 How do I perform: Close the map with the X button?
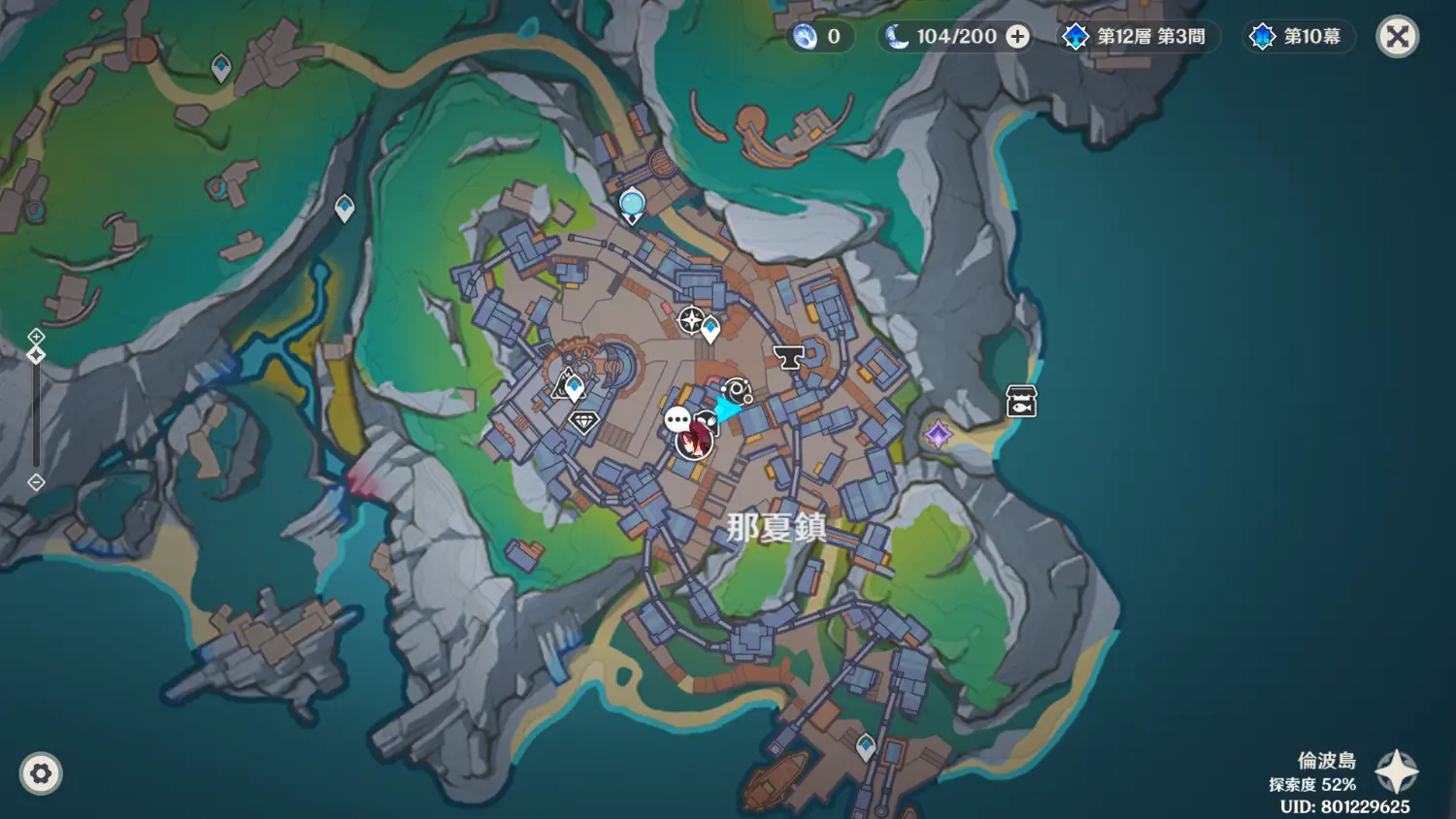pyautogui.click(x=1397, y=37)
